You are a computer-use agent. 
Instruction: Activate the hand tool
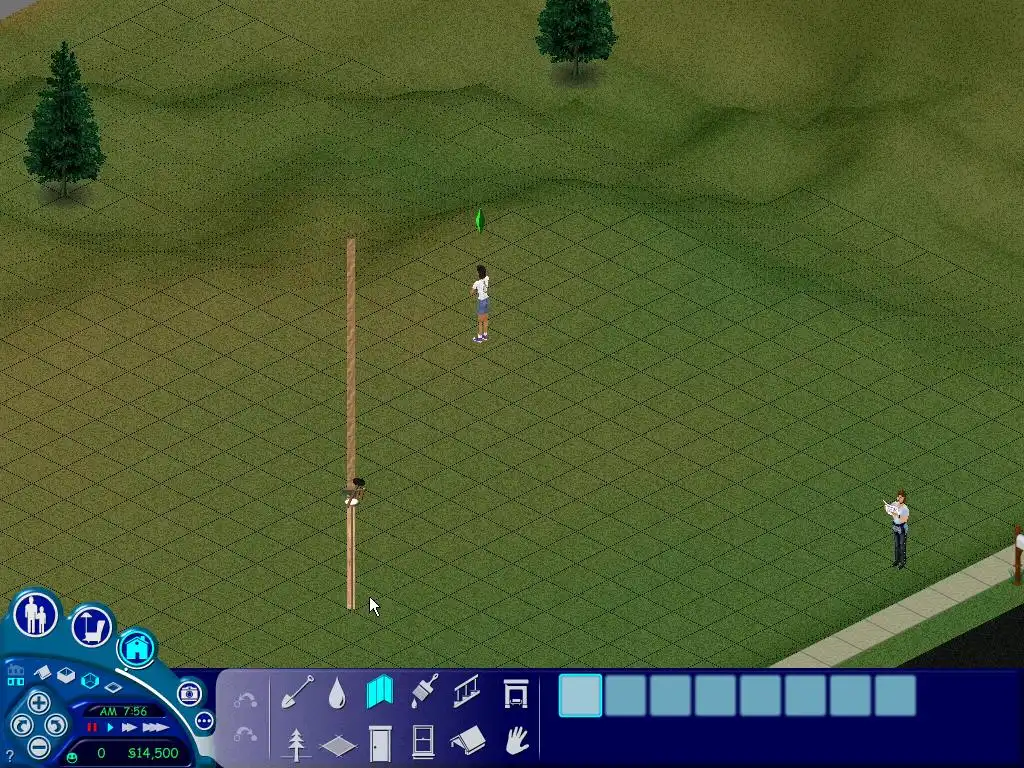point(516,742)
